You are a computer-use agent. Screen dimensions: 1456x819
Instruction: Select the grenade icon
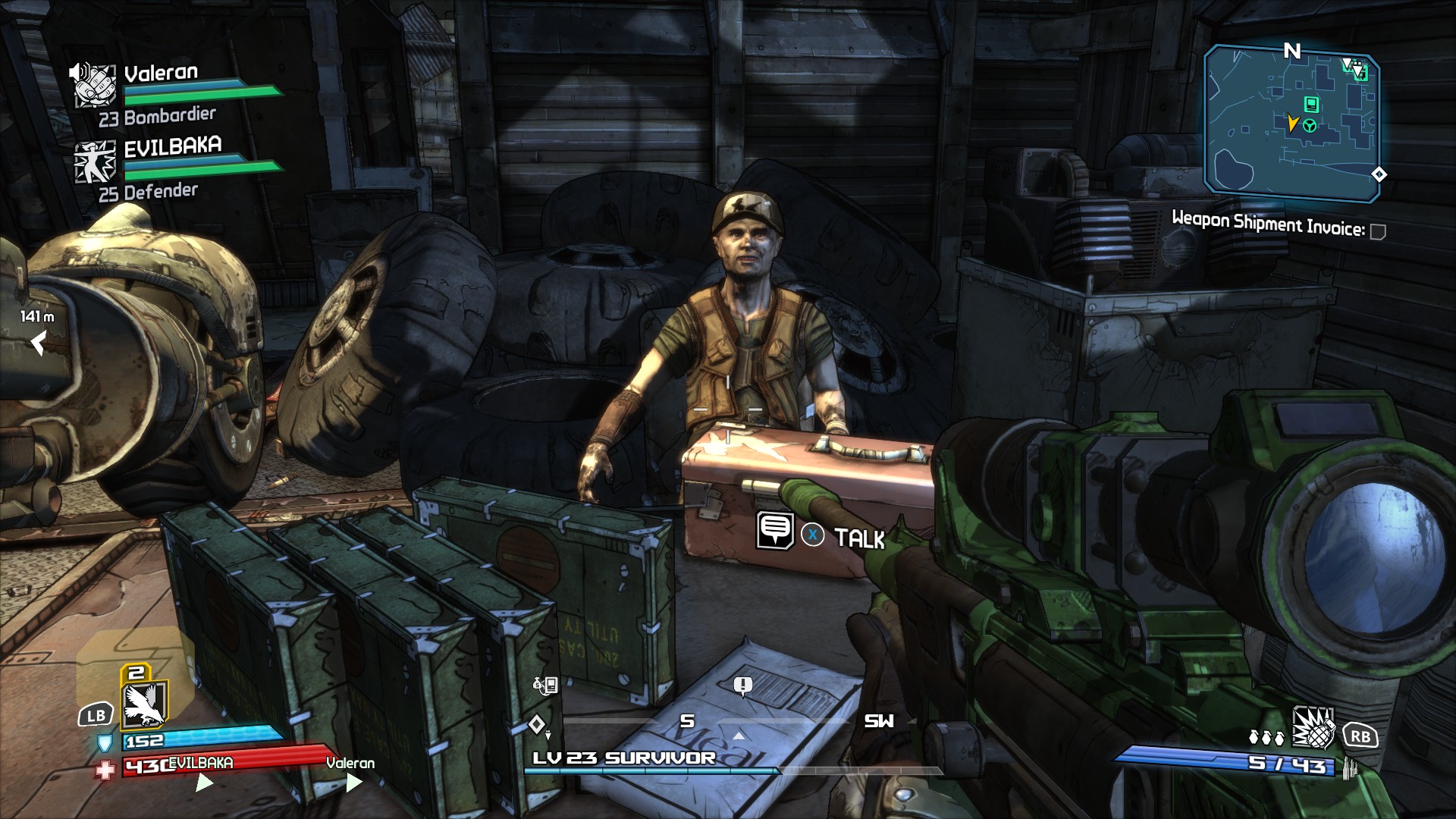tap(1313, 727)
